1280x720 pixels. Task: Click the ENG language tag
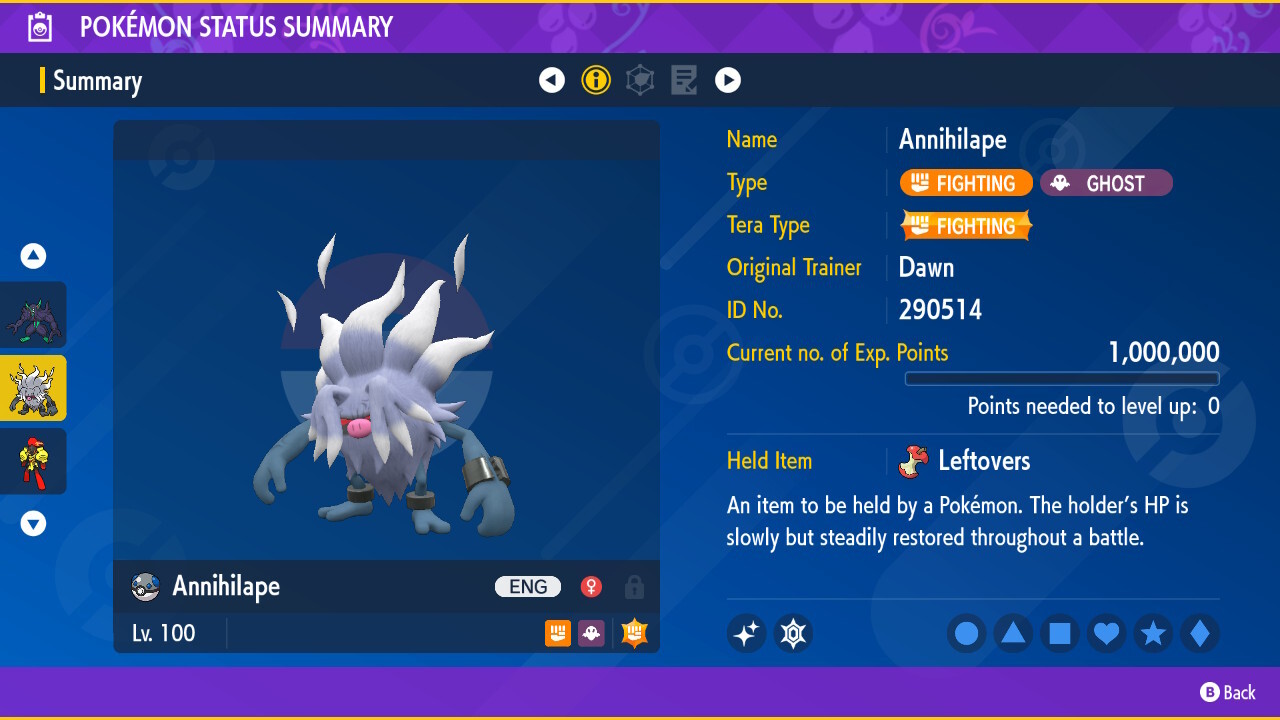point(527,587)
